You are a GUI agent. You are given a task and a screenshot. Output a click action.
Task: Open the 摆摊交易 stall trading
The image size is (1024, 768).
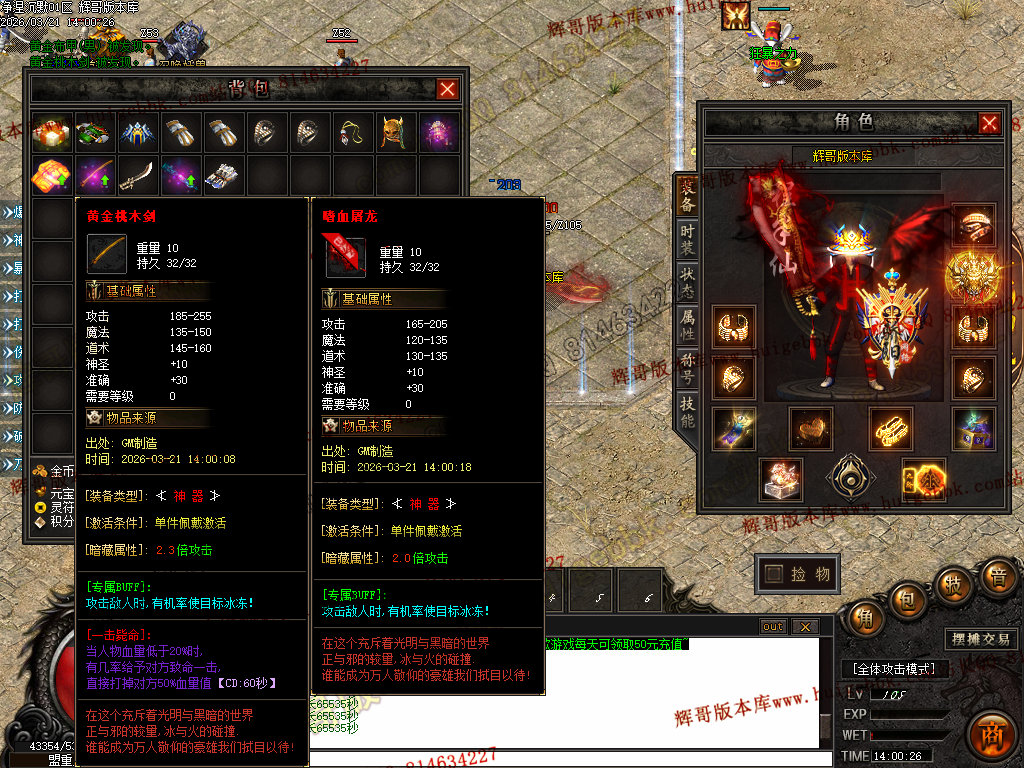click(979, 639)
